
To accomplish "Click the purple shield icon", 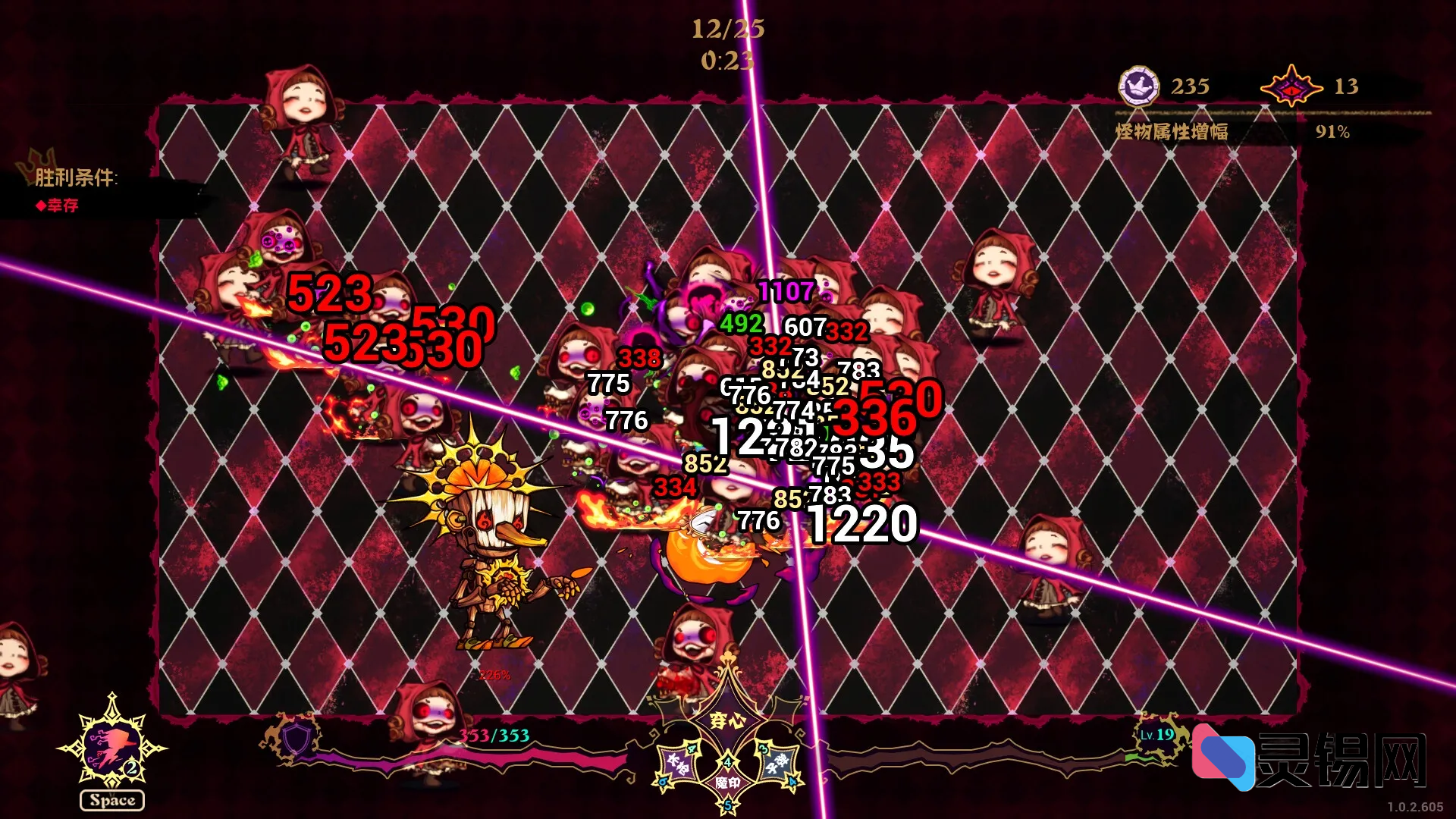I will coord(297,737).
